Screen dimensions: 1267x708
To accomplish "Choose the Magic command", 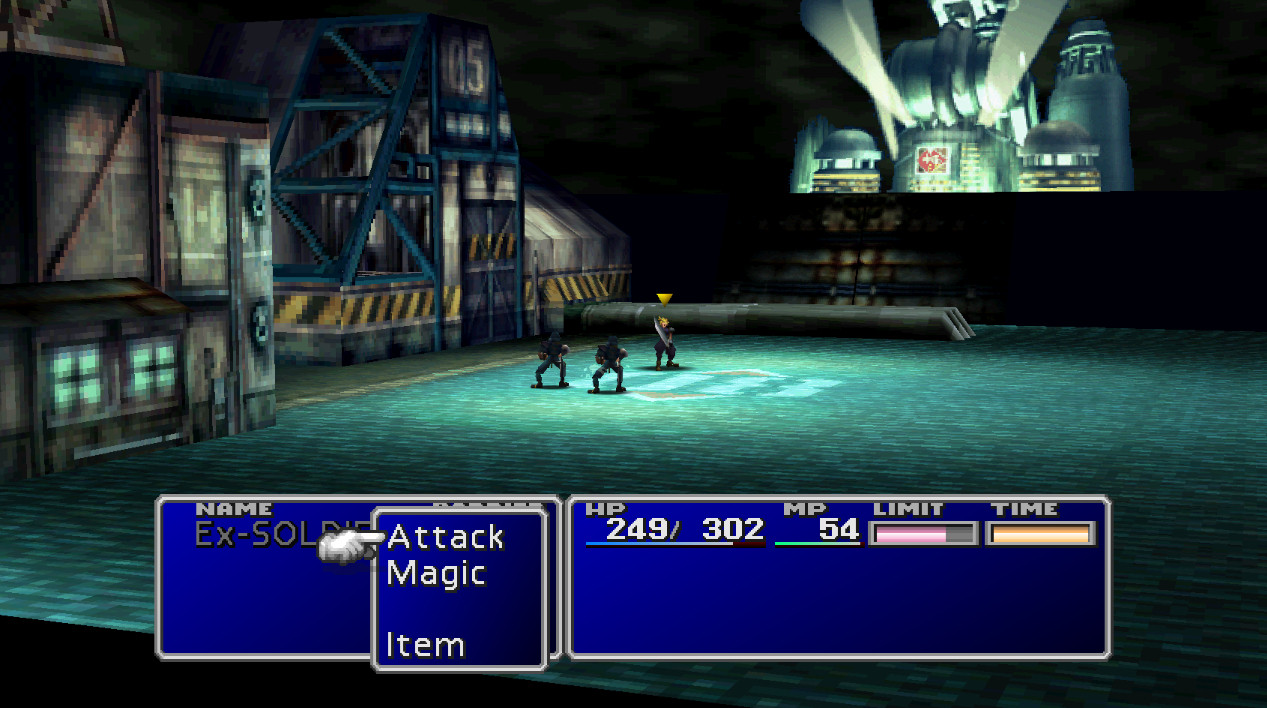I will pos(436,574).
